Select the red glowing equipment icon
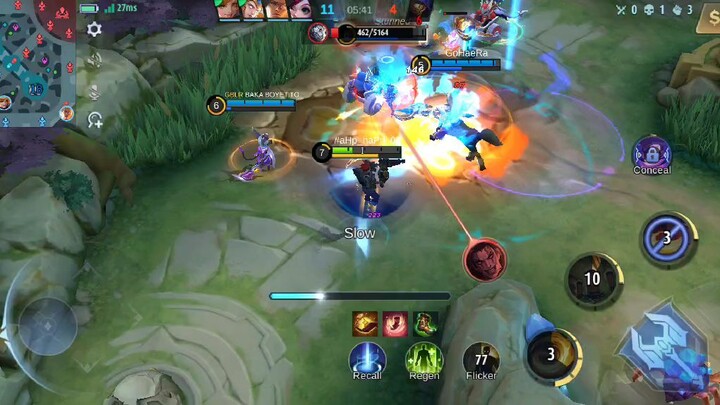The width and height of the screenshot is (720, 405). coord(395,323)
